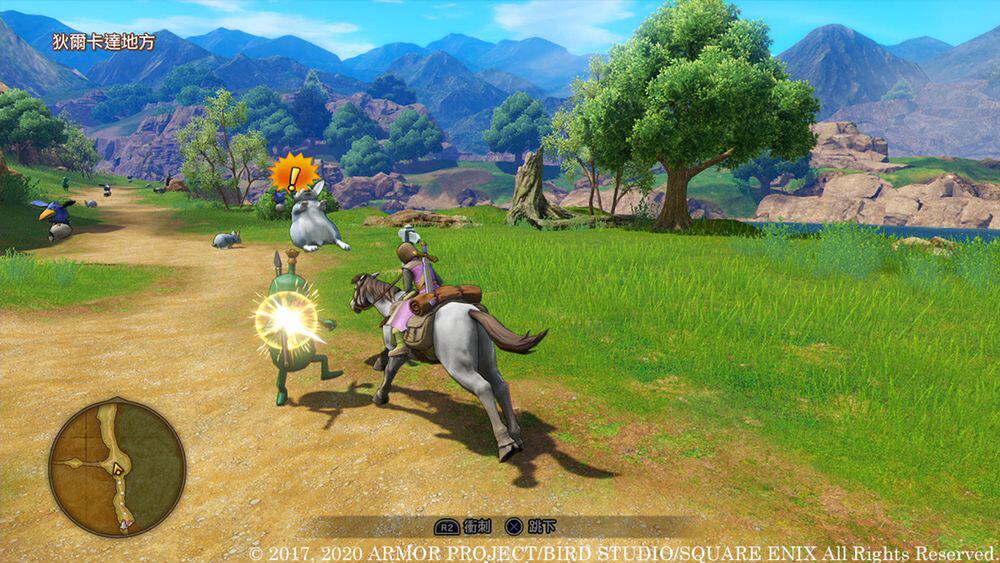Open the circular minimap
The image size is (1000, 563).
pos(117,467)
